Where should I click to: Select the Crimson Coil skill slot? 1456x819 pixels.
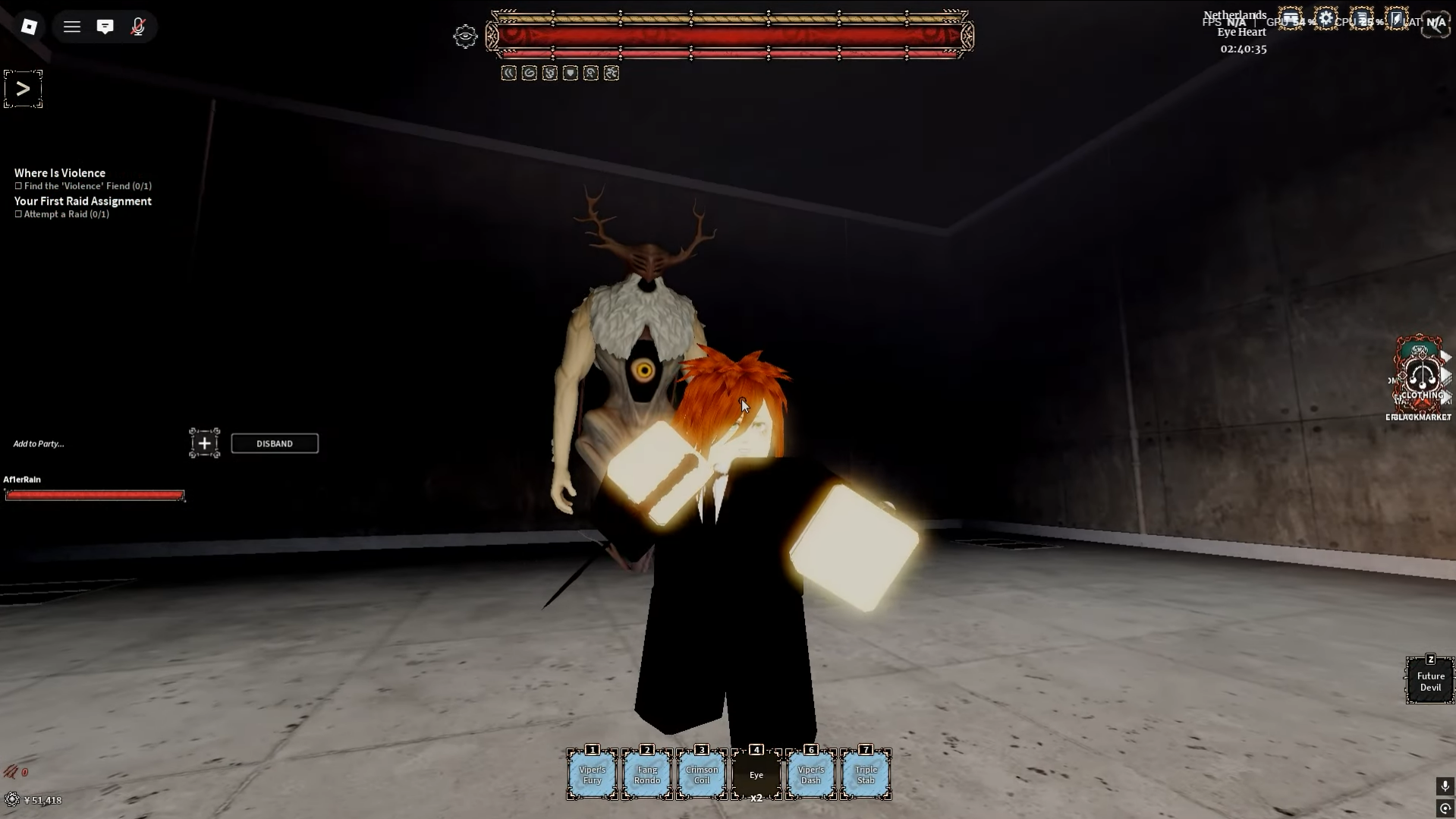coord(702,774)
